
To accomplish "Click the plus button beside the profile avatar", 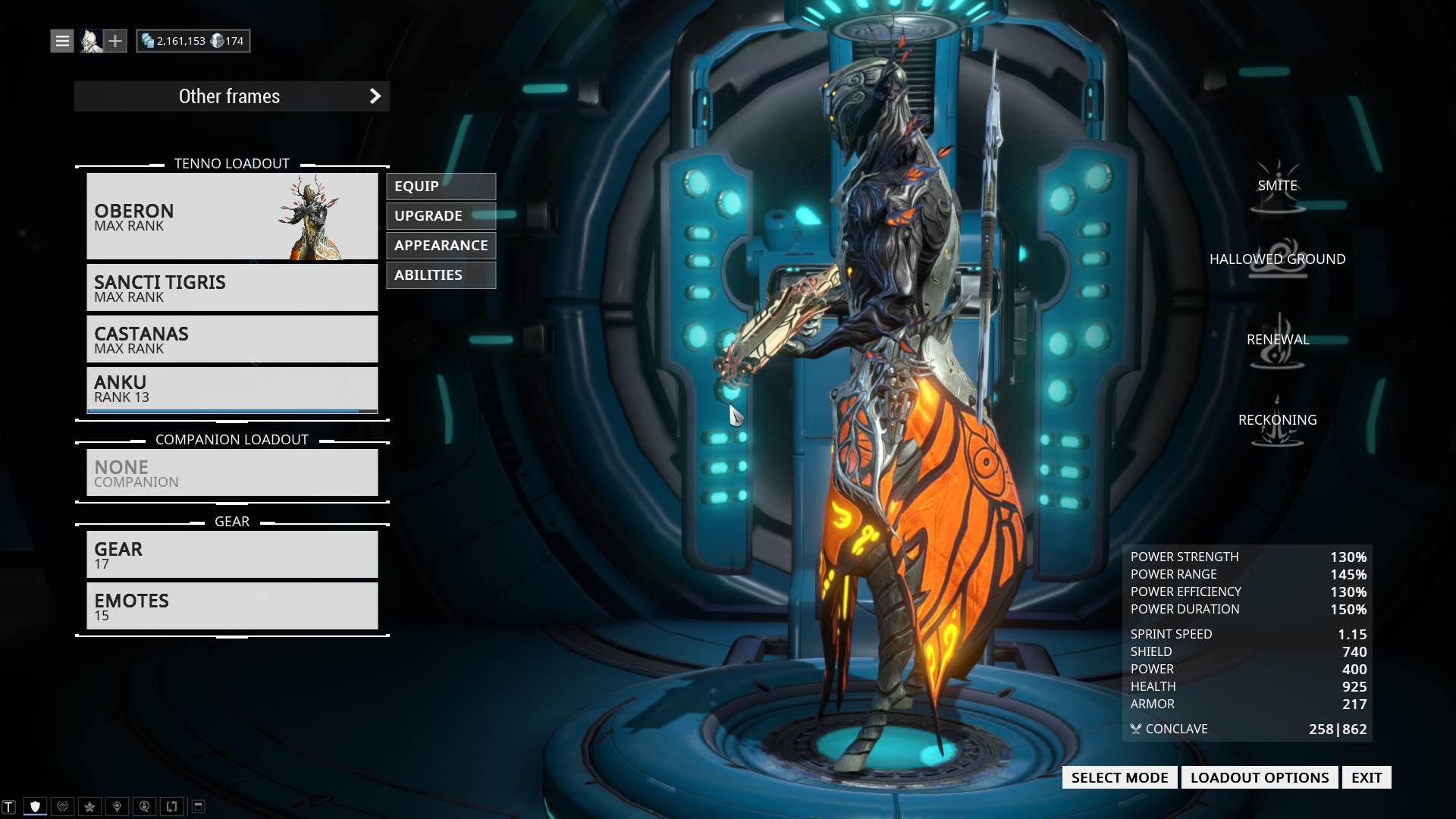I will pos(115,40).
